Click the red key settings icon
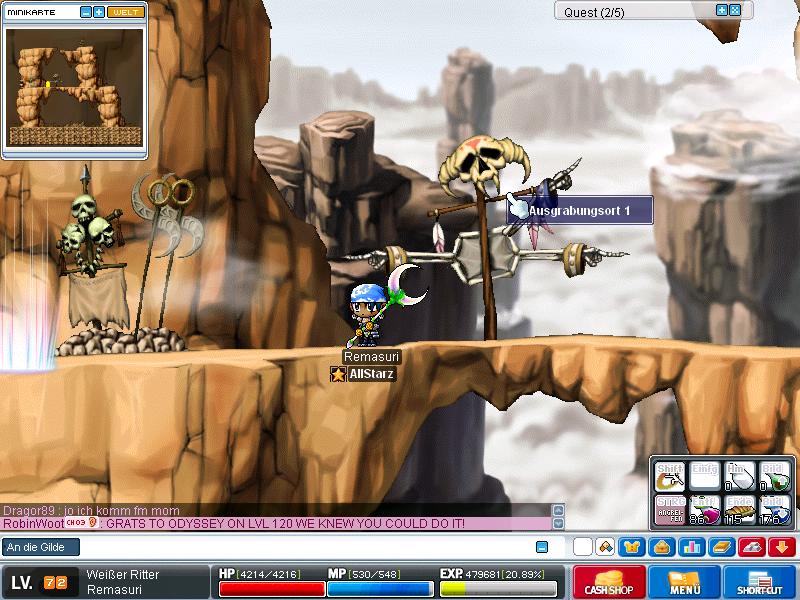The width and height of the screenshot is (800, 600). tap(752, 546)
